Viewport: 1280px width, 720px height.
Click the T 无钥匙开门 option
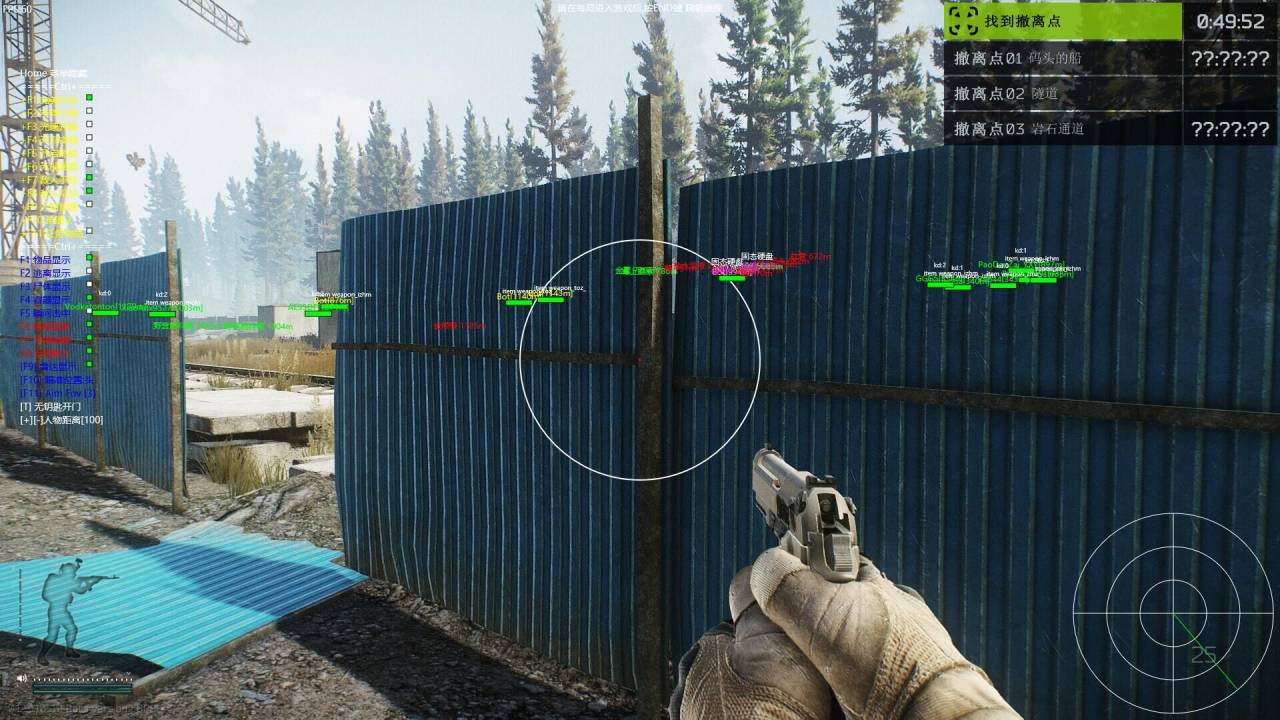point(52,406)
